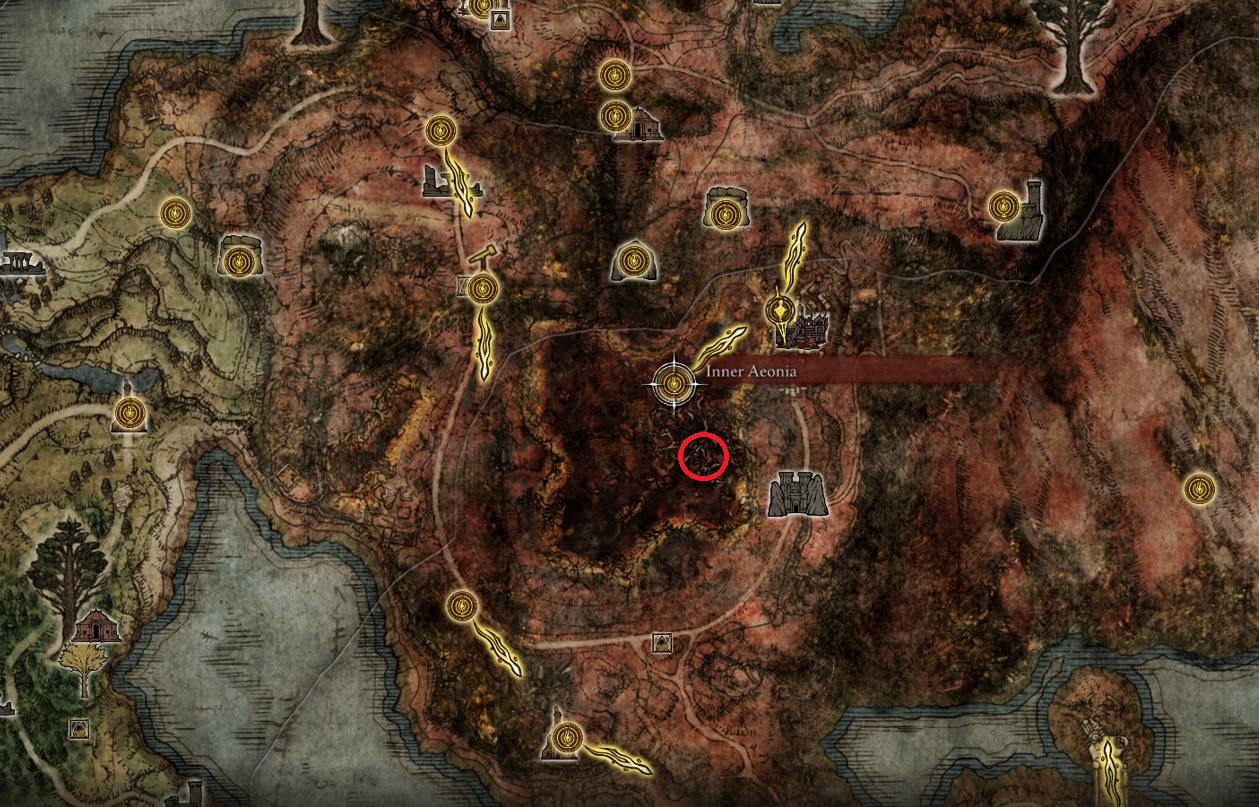Select the dark leafy tree map icon
This screenshot has height=807, width=1259.
67,572
